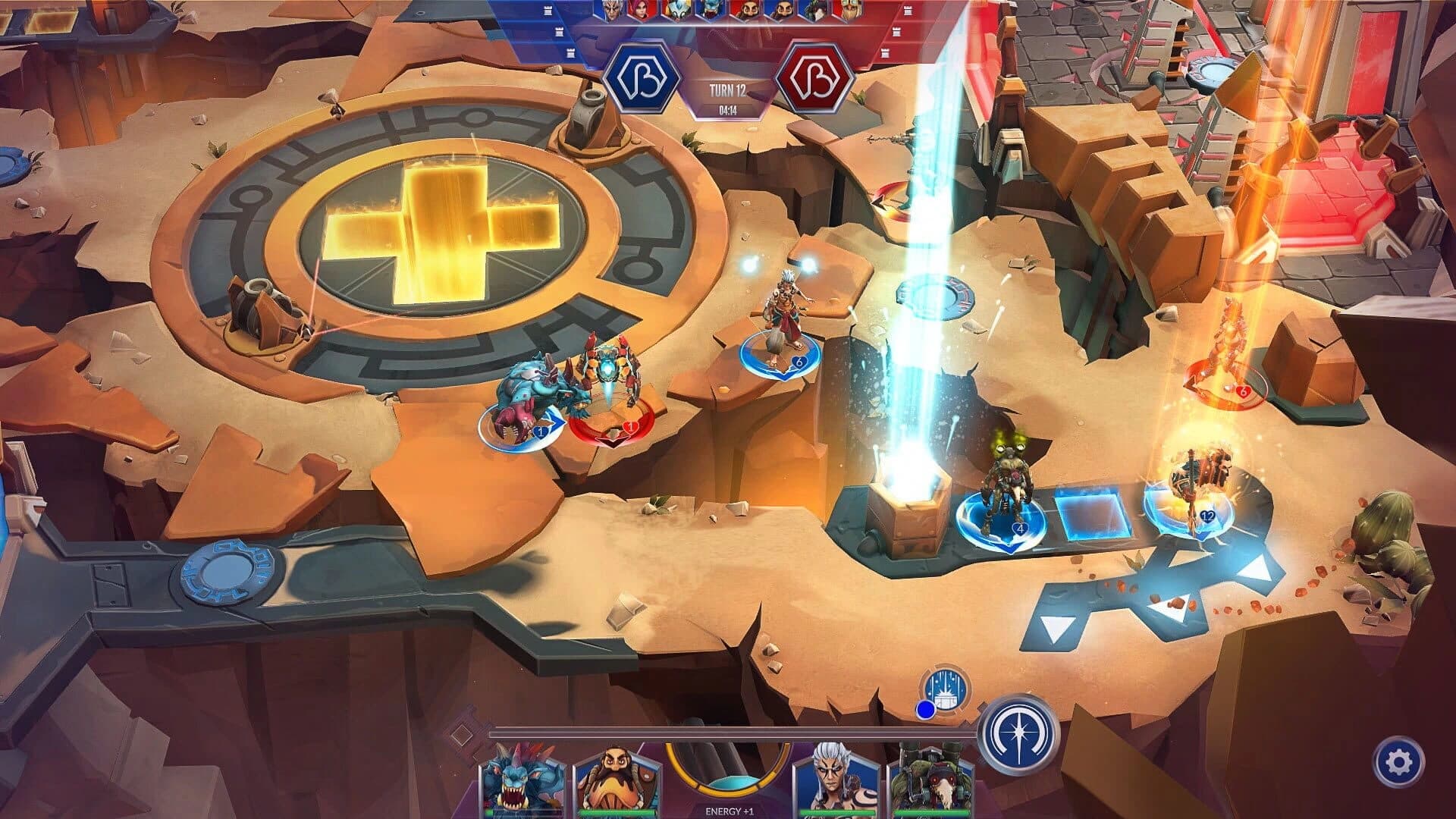
Task: Click the pink-haired hero in the turn order bar
Action: (x=641, y=11)
